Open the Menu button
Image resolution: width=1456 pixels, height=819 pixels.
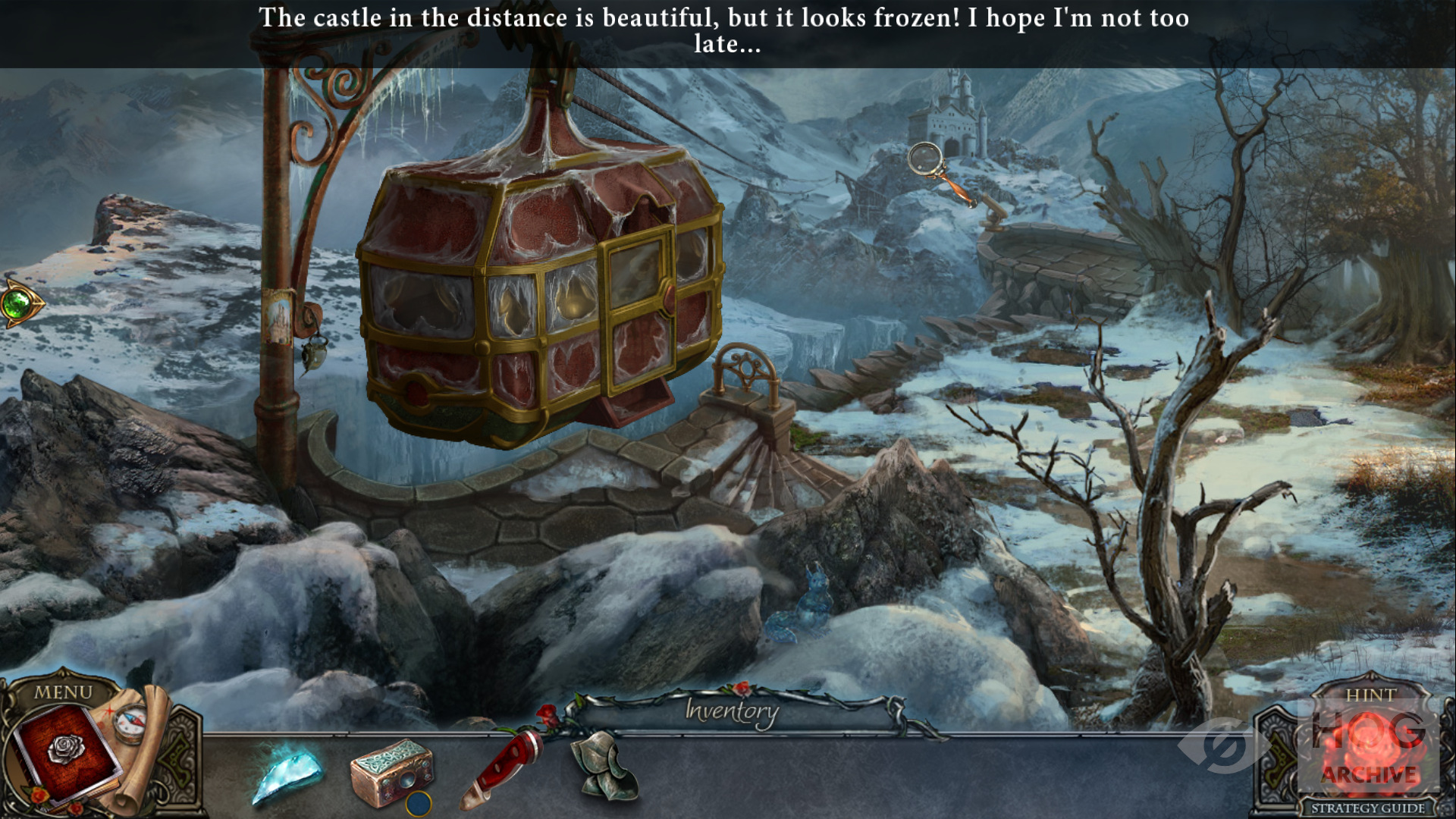63,692
